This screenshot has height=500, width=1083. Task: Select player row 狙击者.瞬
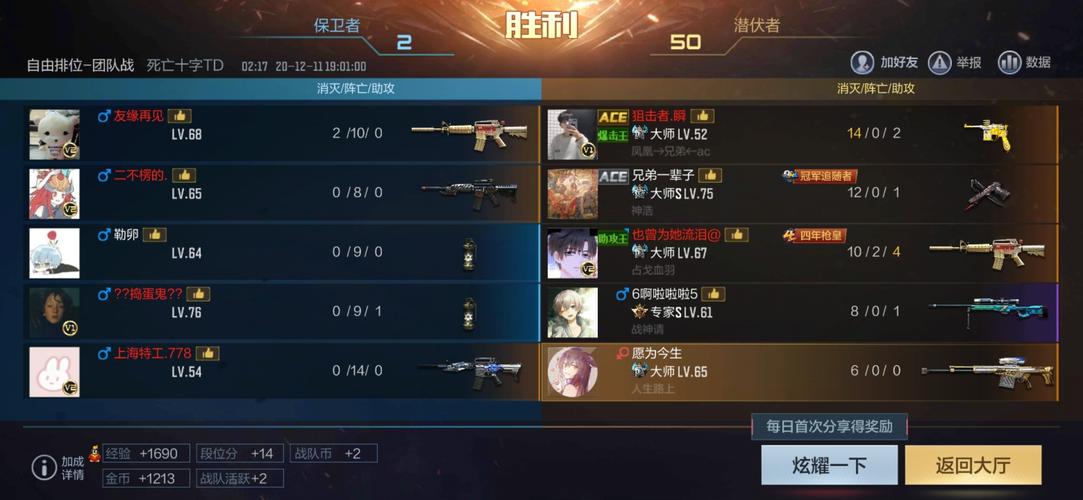tap(800, 134)
